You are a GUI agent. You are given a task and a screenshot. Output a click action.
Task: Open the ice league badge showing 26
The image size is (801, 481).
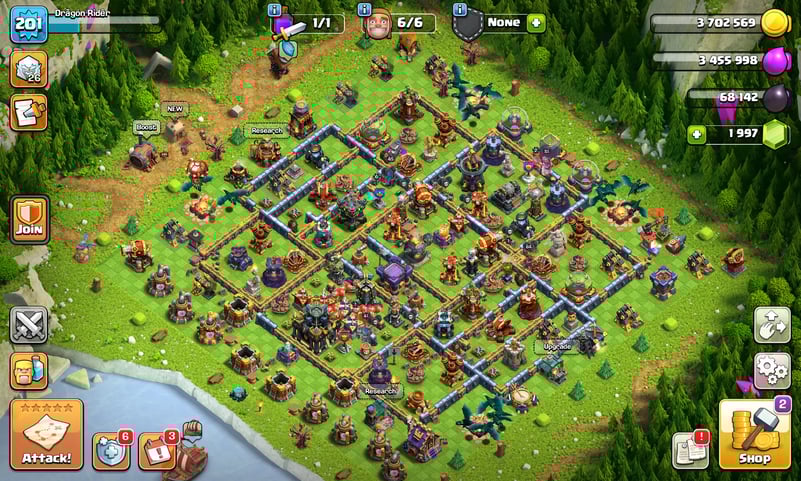tap(28, 69)
